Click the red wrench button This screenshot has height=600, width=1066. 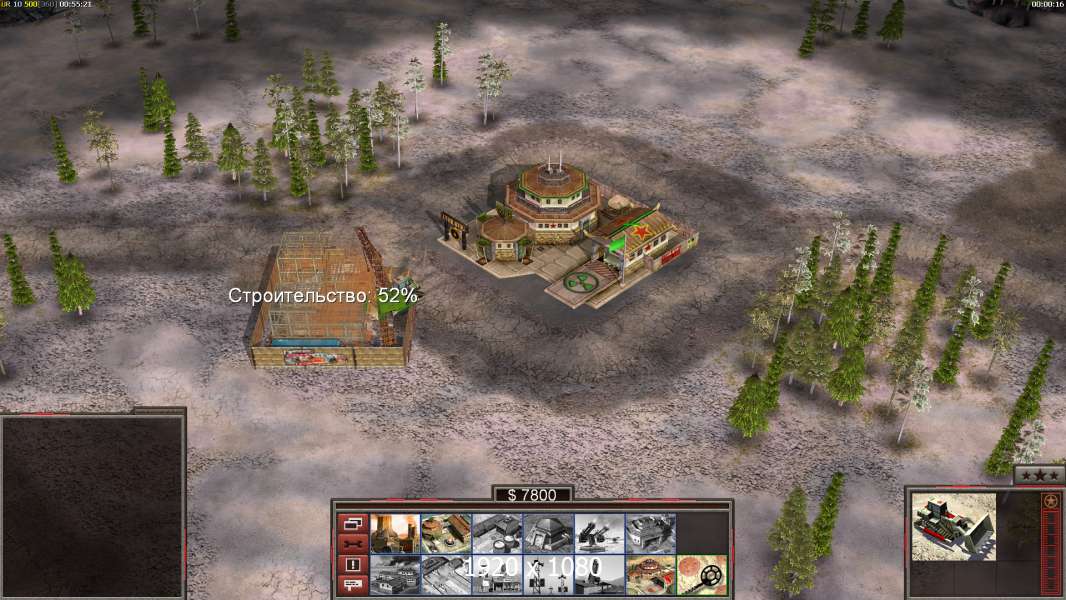point(352,544)
